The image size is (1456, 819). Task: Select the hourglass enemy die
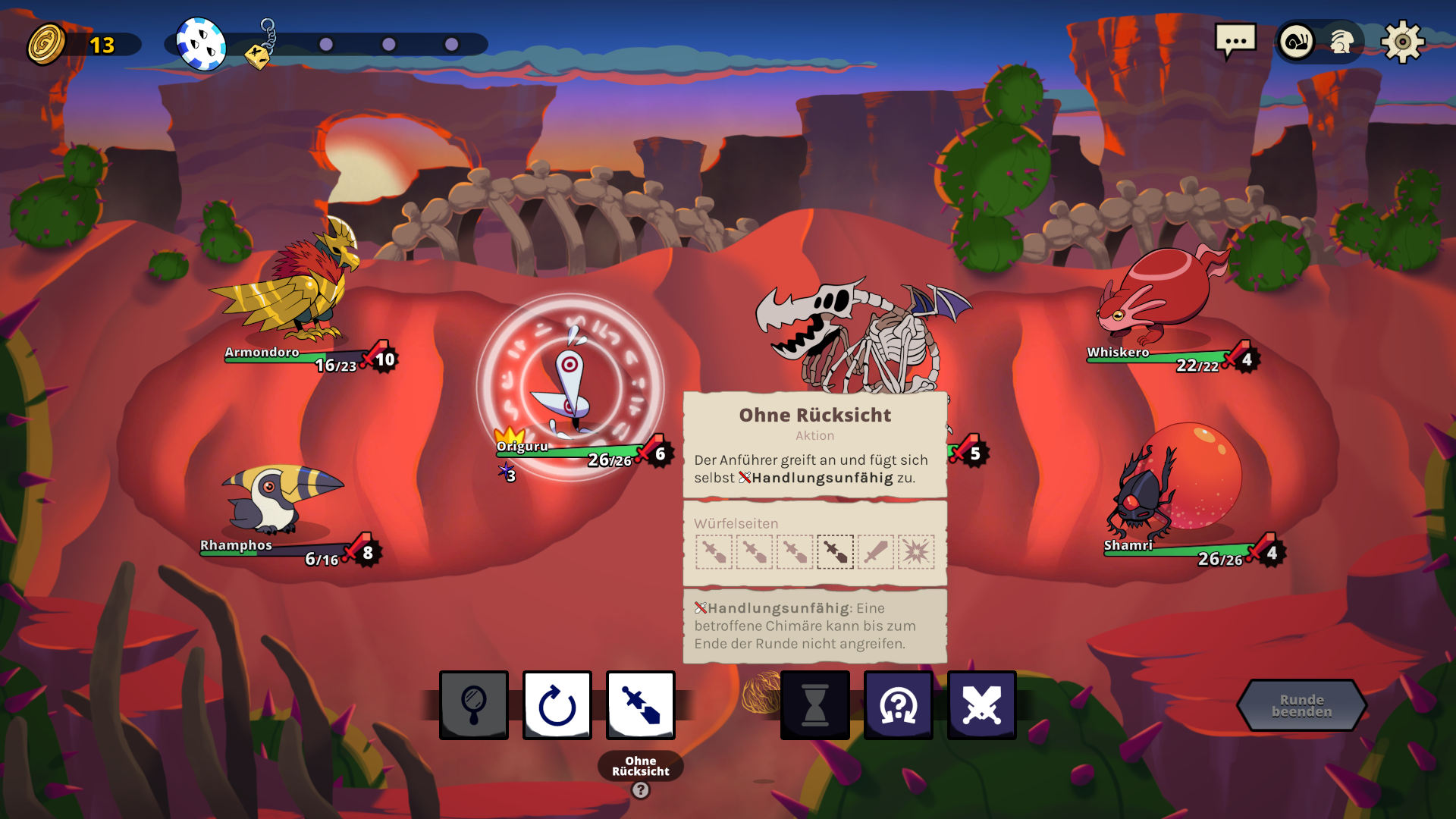coord(815,705)
